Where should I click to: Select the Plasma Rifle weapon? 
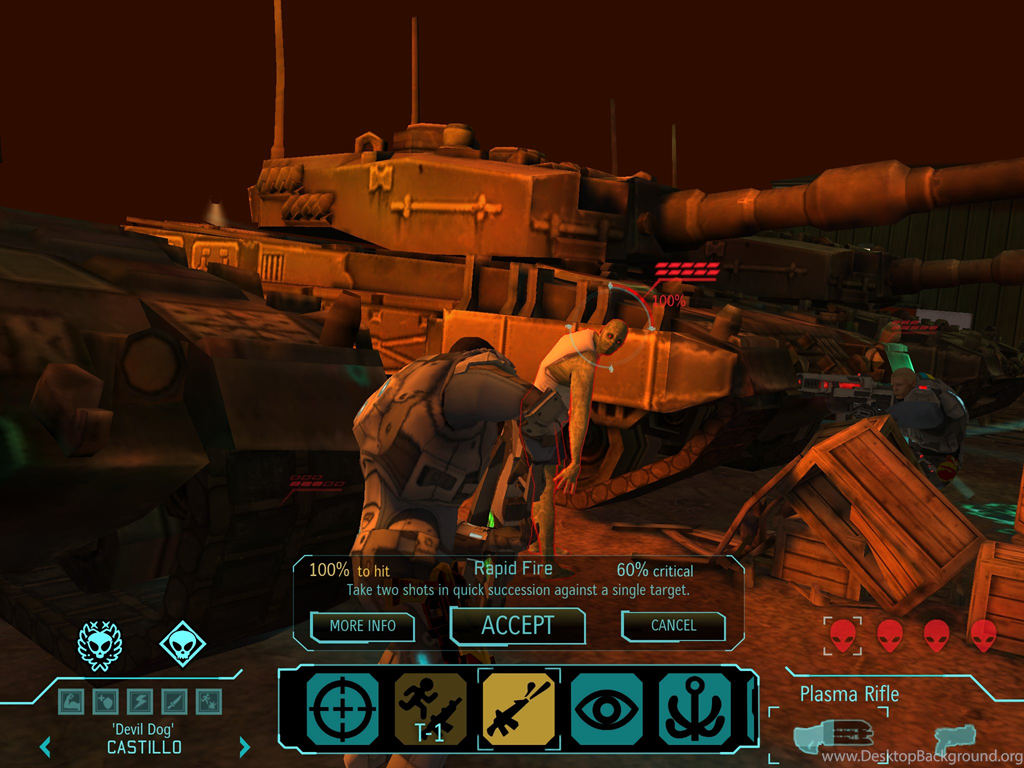832,738
